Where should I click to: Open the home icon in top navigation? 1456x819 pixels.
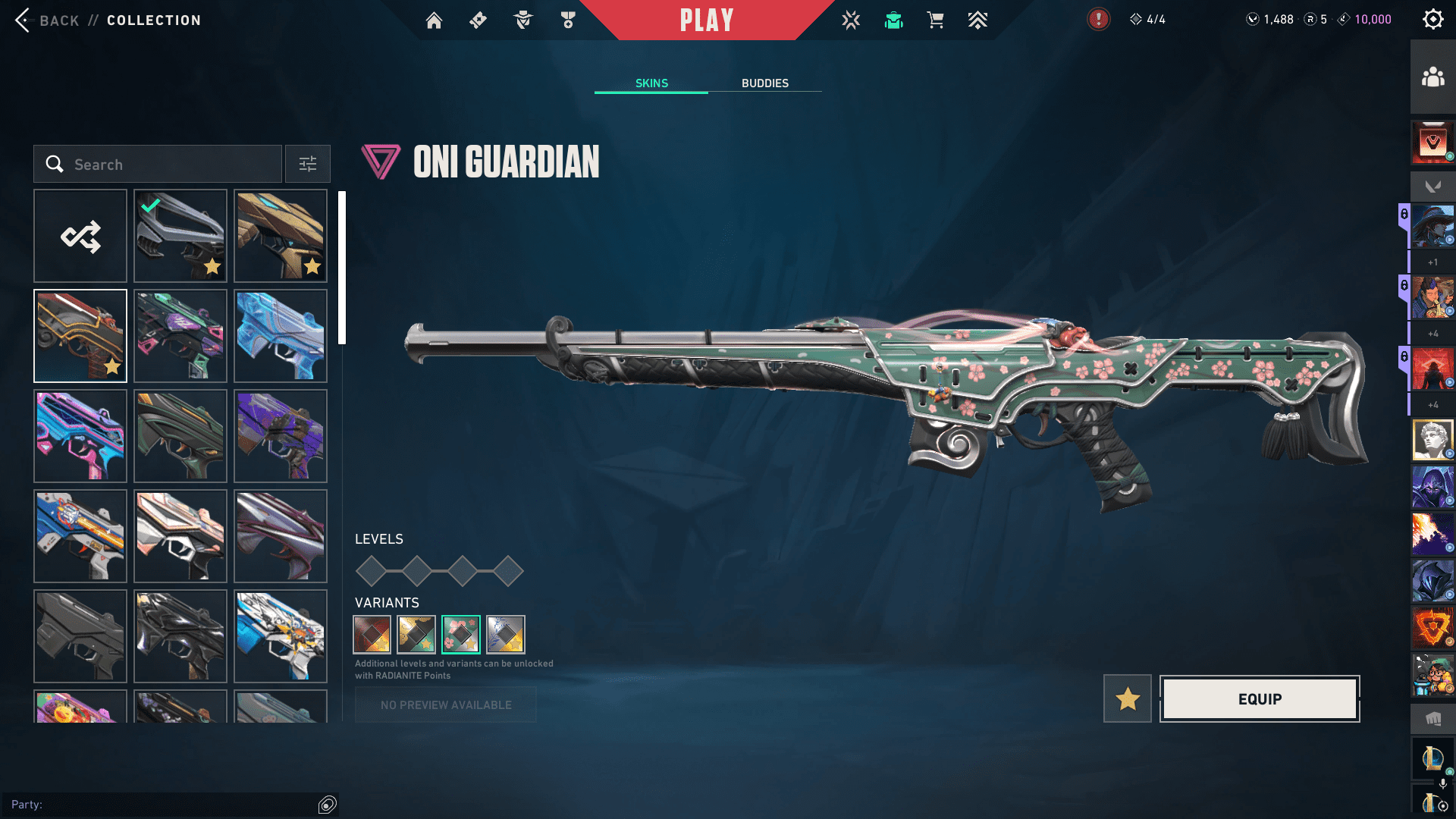pos(434,20)
